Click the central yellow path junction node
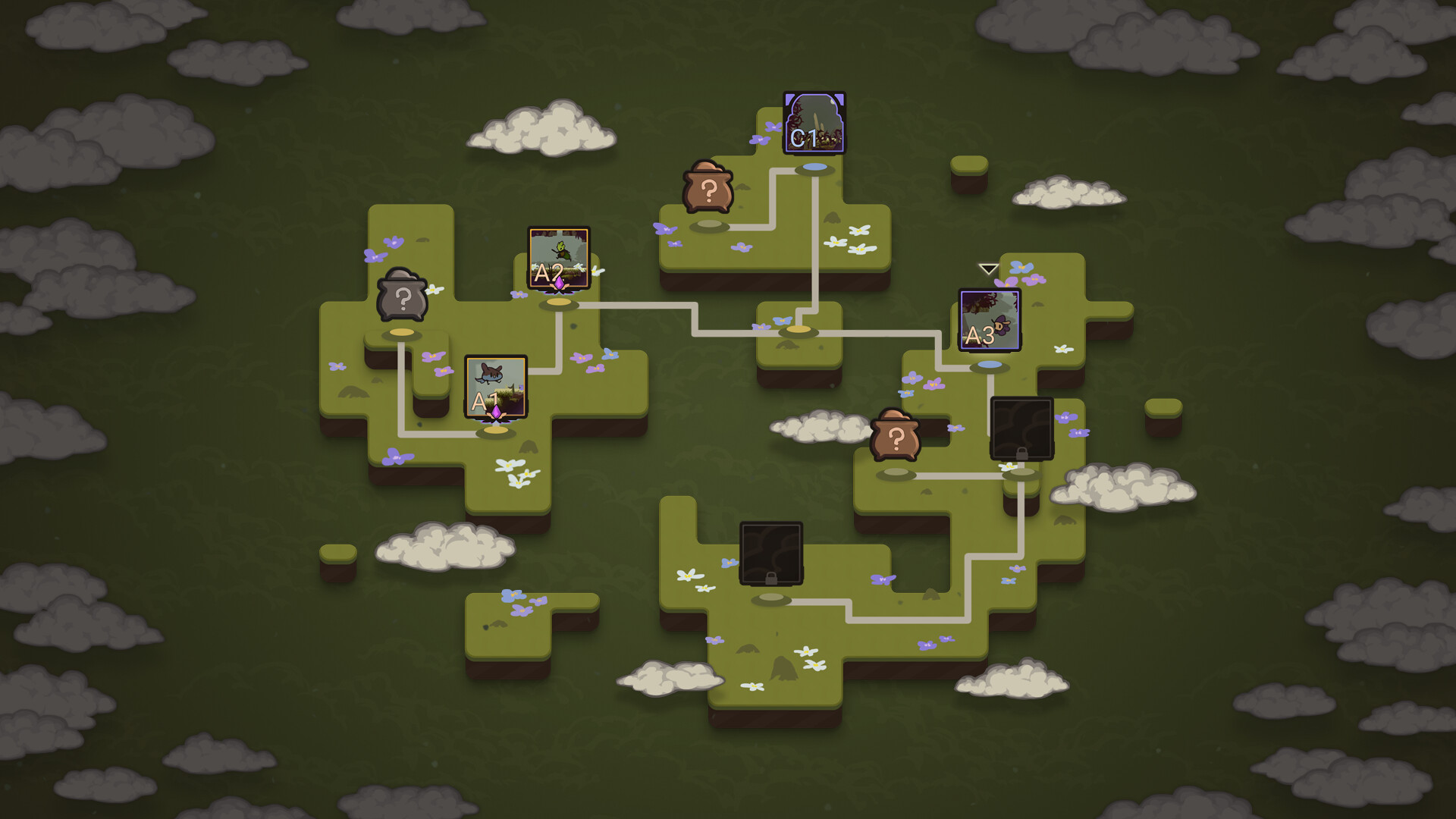 798,331
